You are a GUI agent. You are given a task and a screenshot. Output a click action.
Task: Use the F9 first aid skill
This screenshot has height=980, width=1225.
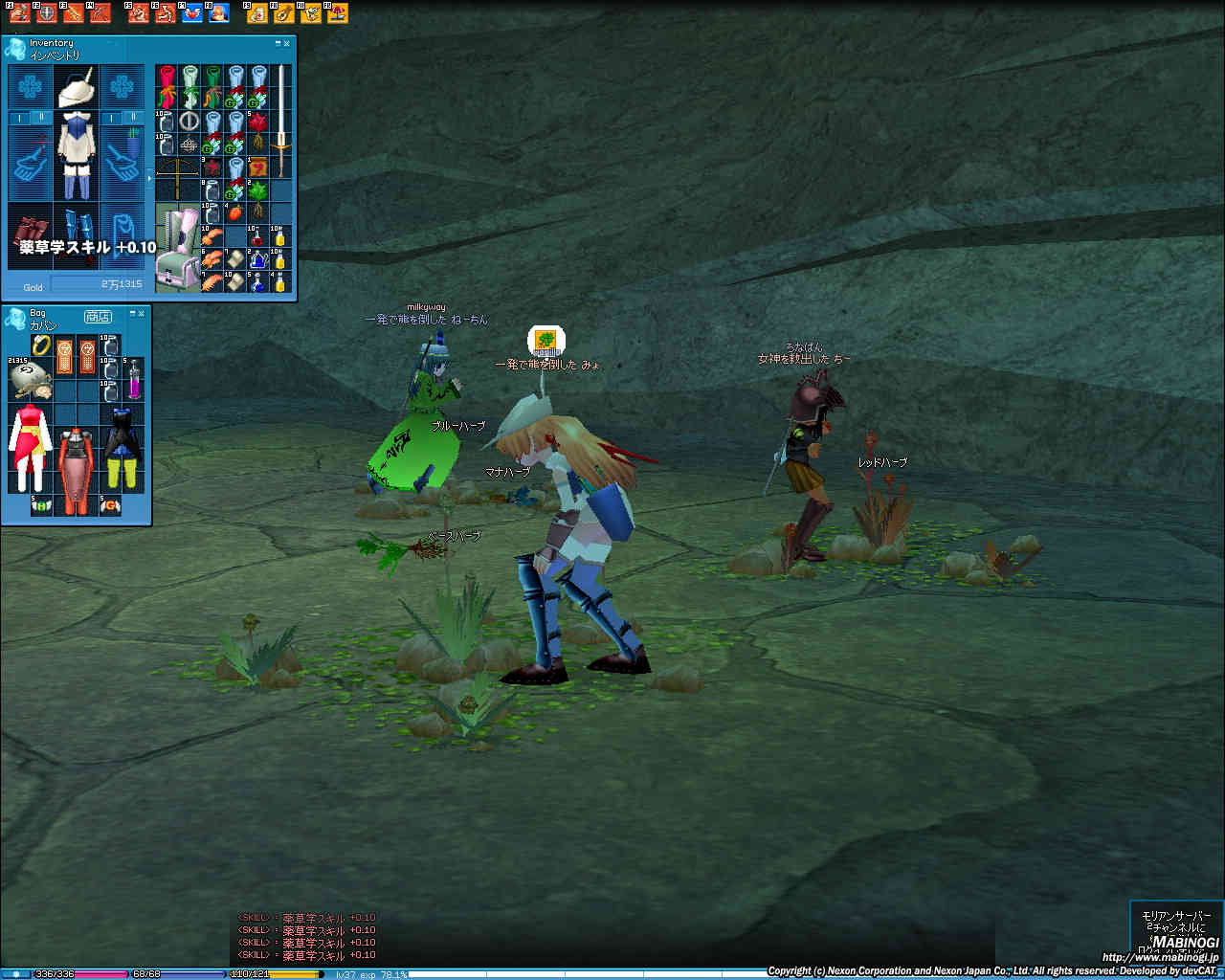[257, 13]
